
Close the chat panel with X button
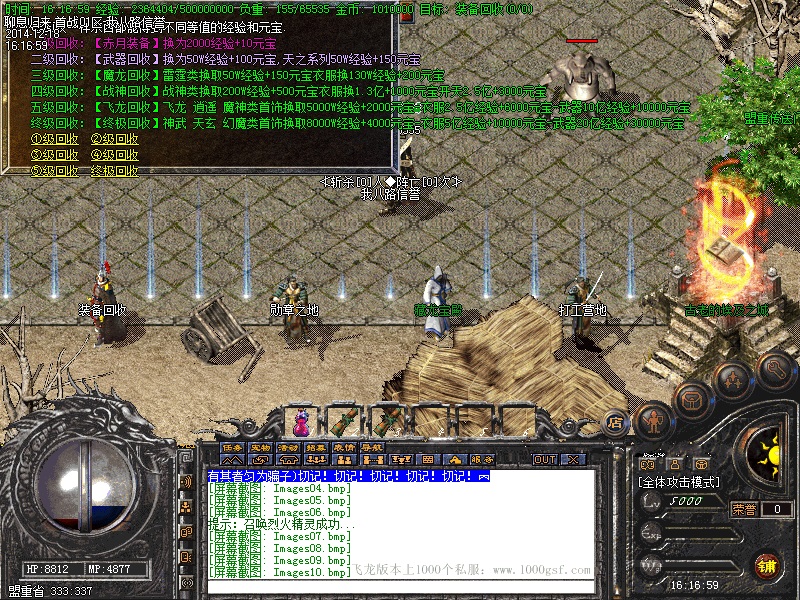click(x=573, y=459)
